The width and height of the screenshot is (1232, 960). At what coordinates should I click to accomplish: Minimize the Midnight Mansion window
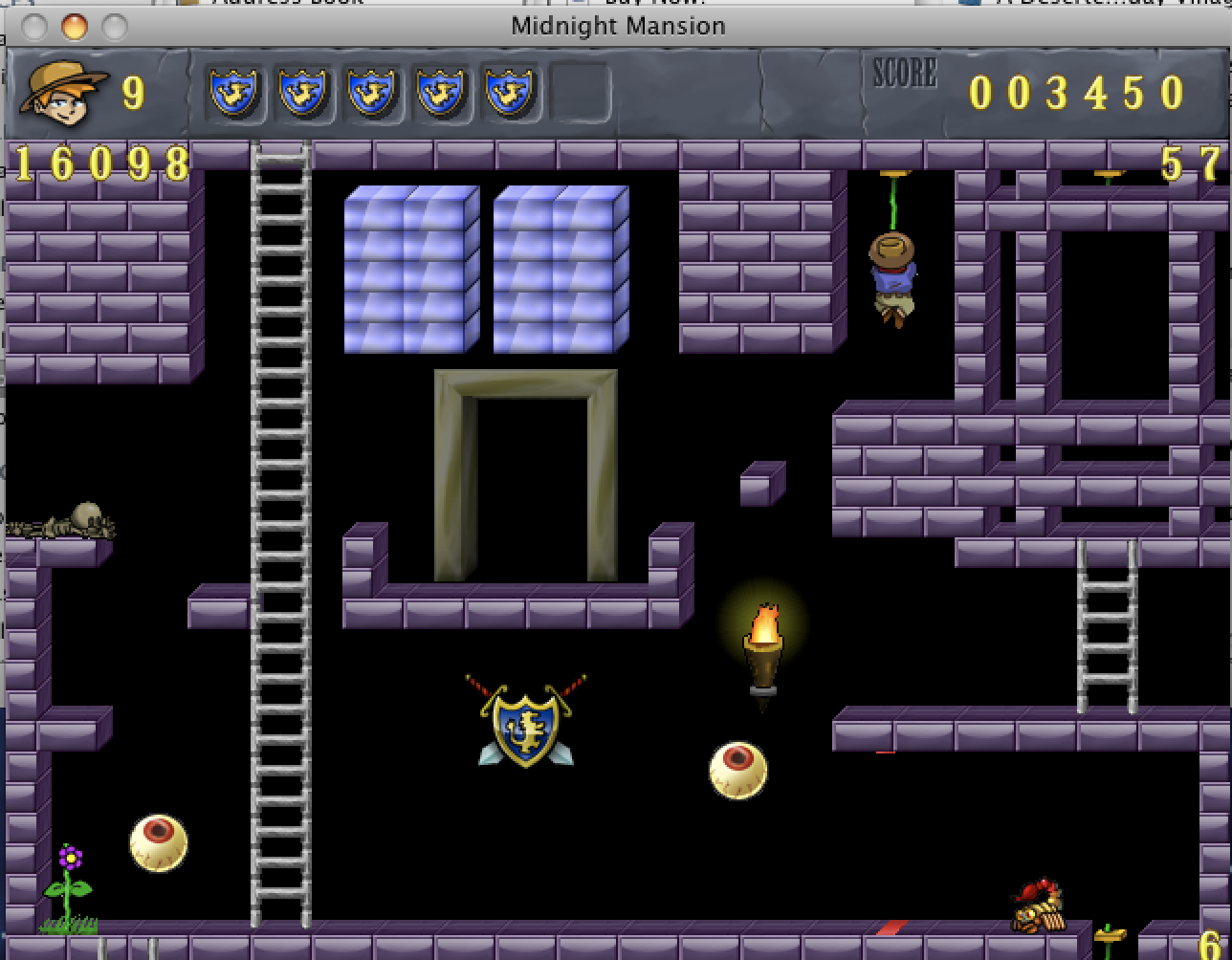(x=75, y=26)
